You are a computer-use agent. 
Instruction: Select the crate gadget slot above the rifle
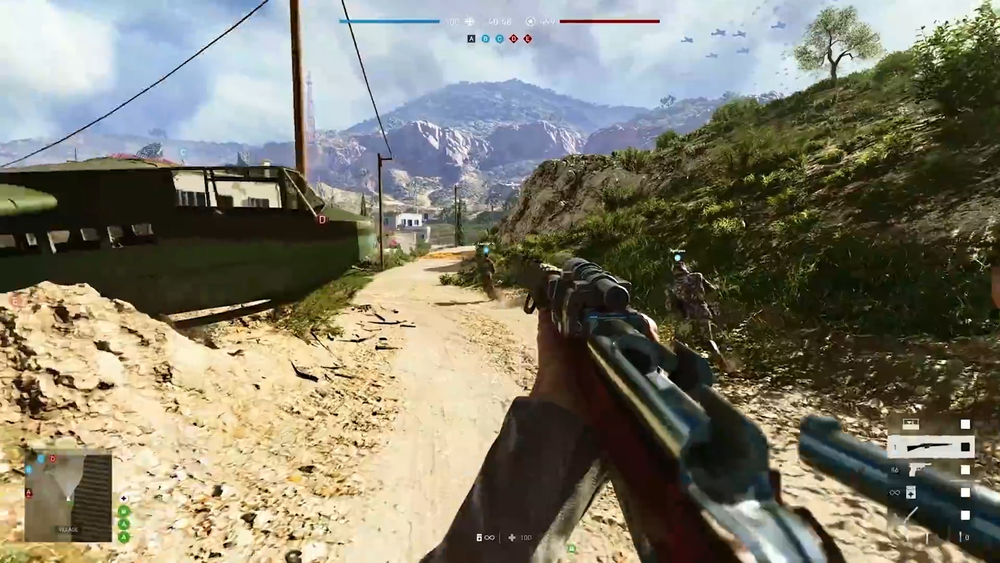[x=911, y=424]
